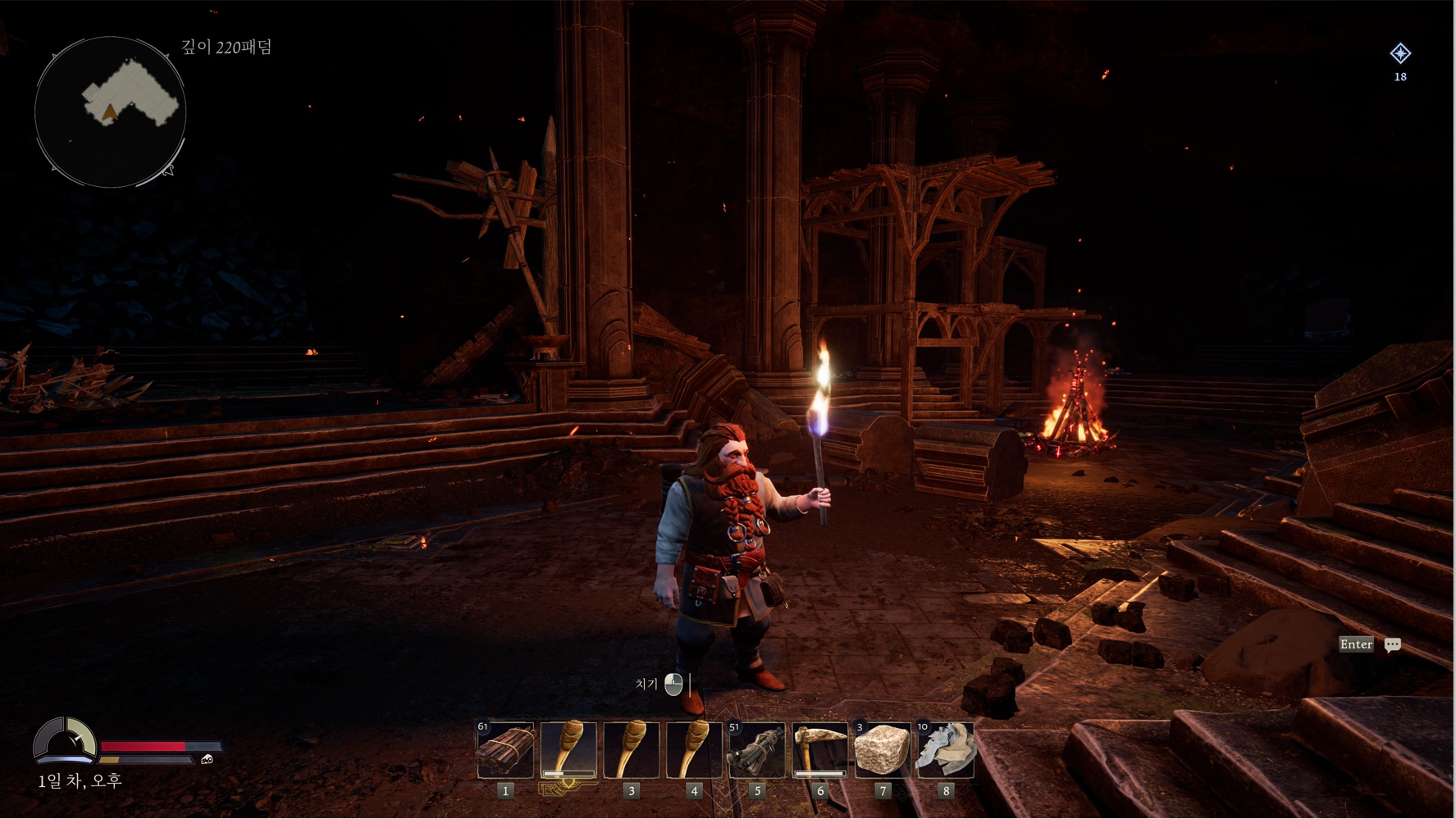Image resolution: width=1456 pixels, height=819 pixels.
Task: Equip the pickaxe from the hotbar
Action: [x=819, y=749]
